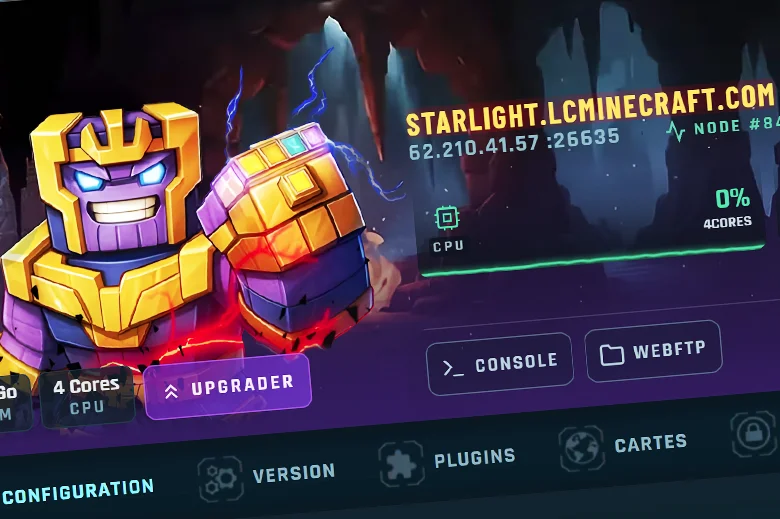Open the WebFTP file manager
The height and width of the screenshot is (519, 780).
[x=653, y=353]
